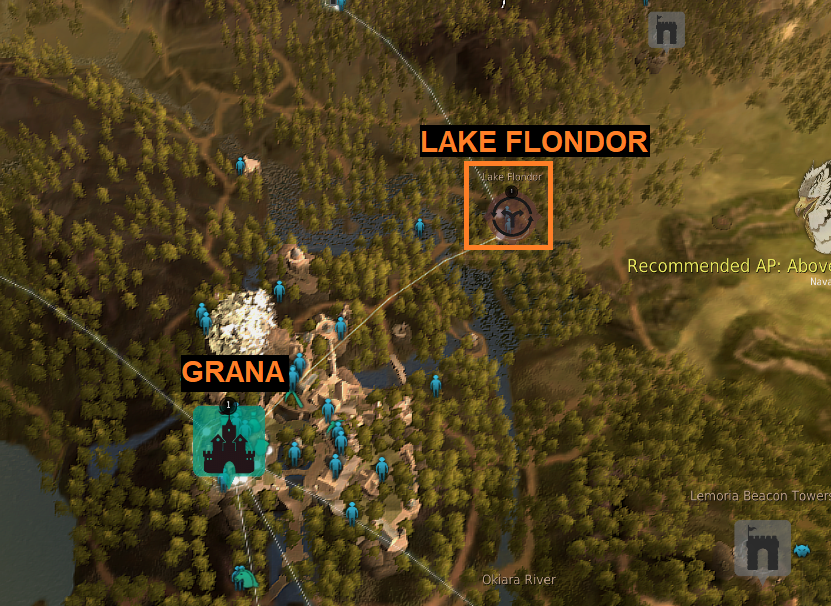
Task: Select the griffin monster zone icon
Action: click(813, 208)
